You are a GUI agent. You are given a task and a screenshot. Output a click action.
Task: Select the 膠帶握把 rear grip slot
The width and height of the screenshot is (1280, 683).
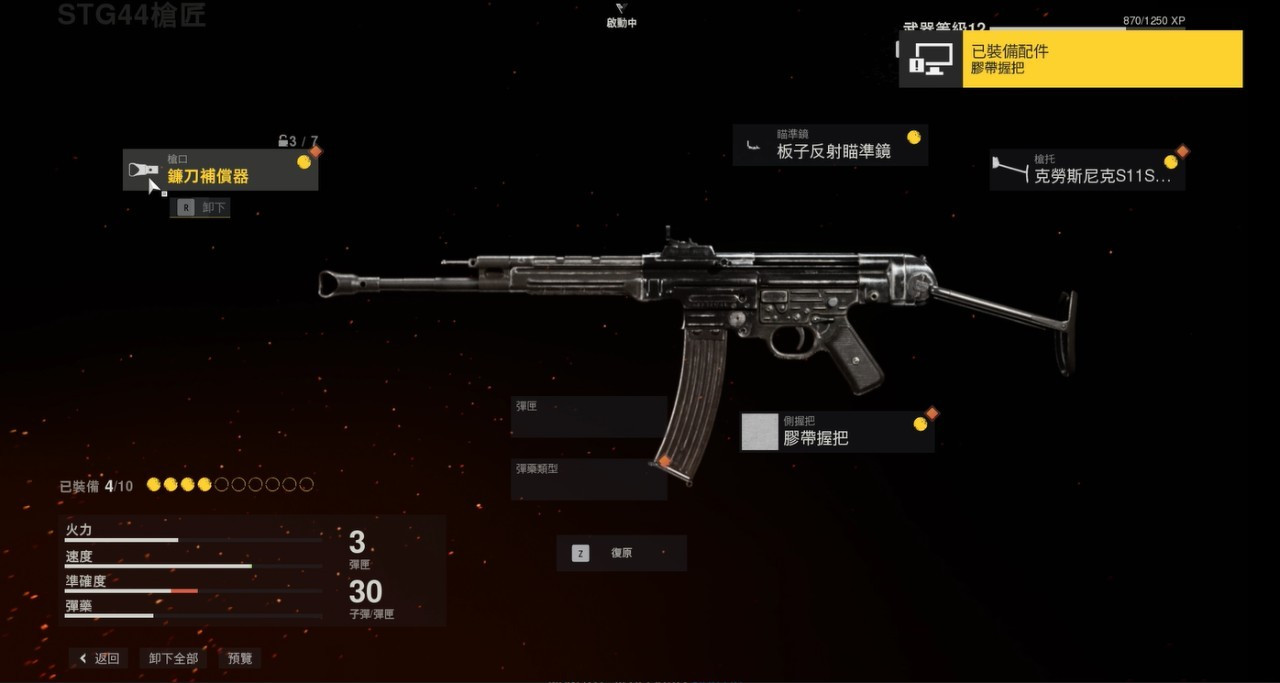[x=837, y=432]
